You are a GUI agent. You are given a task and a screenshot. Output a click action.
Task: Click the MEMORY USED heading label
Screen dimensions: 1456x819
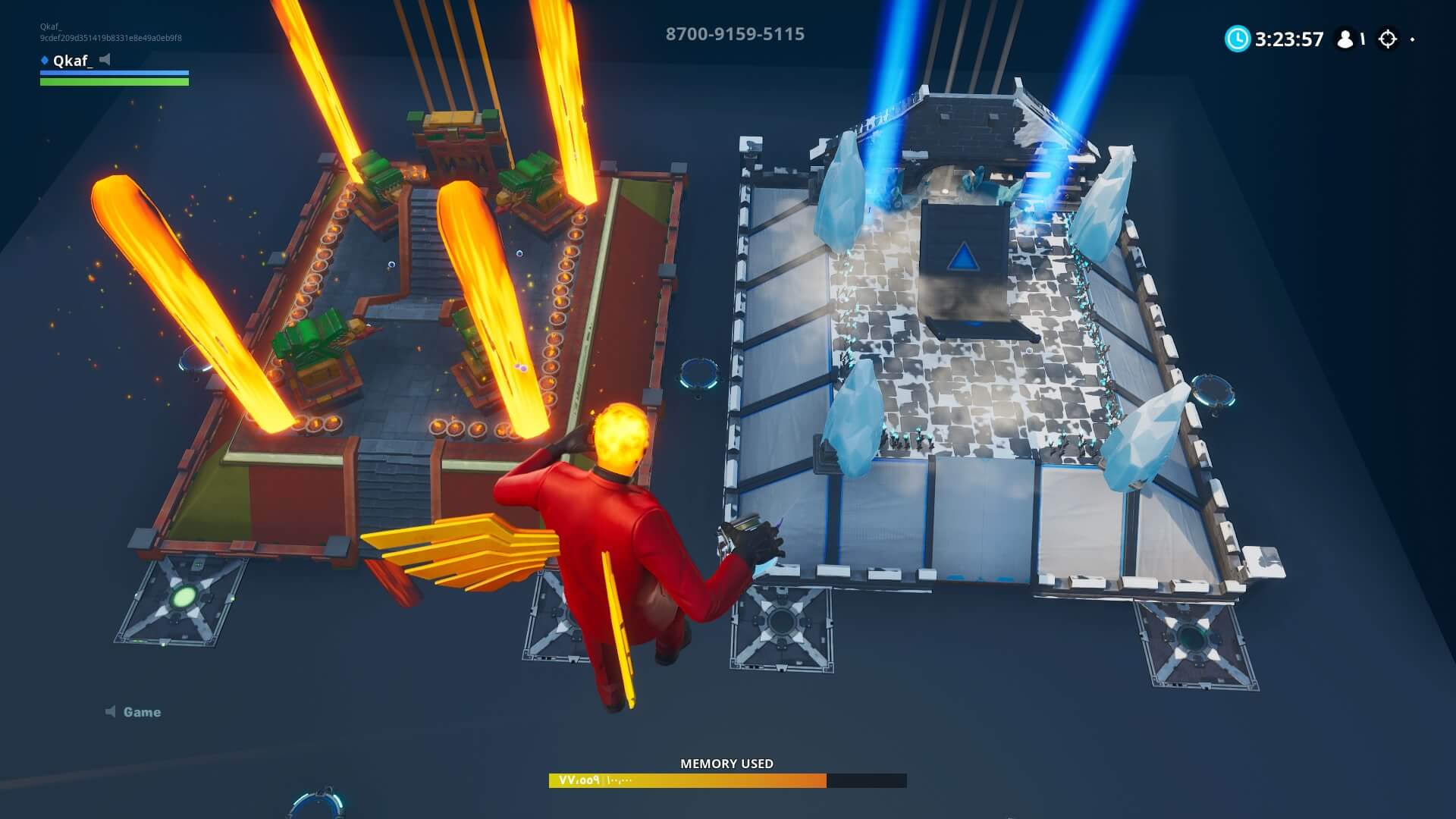coord(727,764)
